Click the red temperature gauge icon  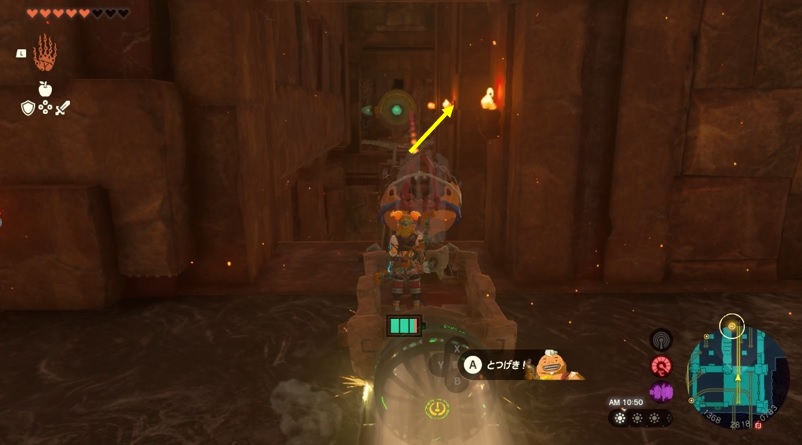click(661, 367)
